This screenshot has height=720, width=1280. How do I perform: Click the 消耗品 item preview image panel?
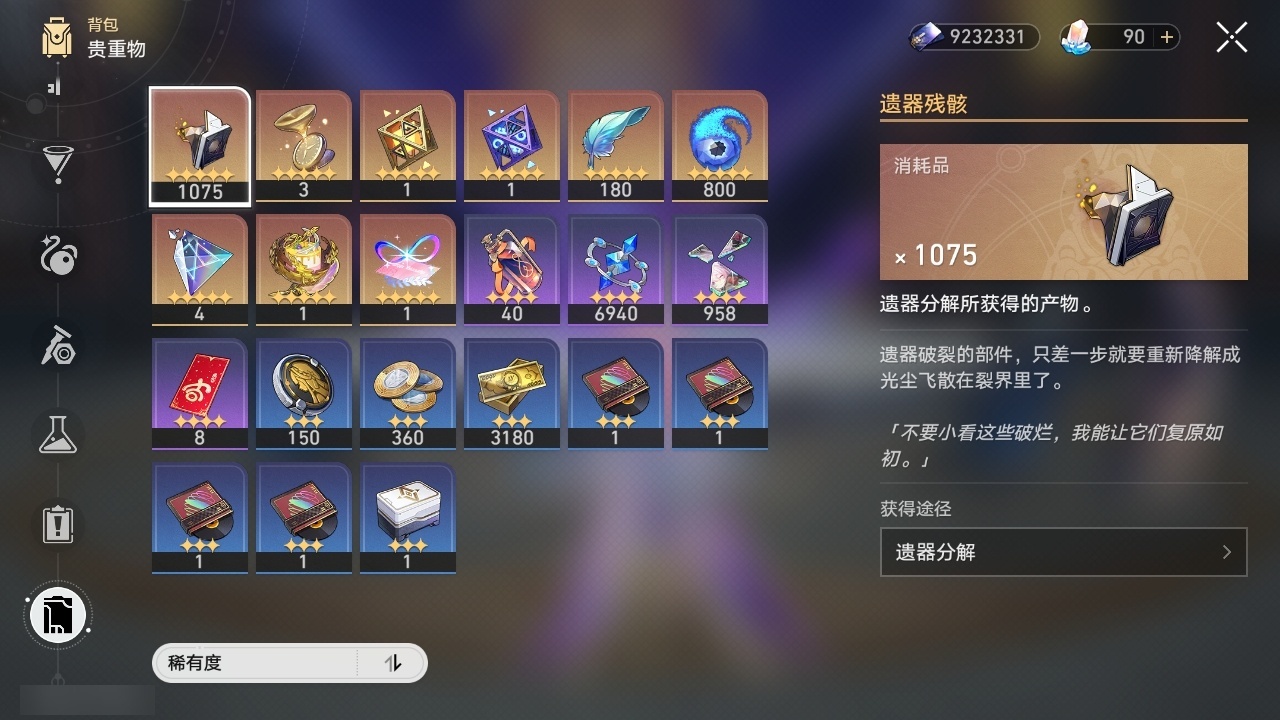point(1063,211)
